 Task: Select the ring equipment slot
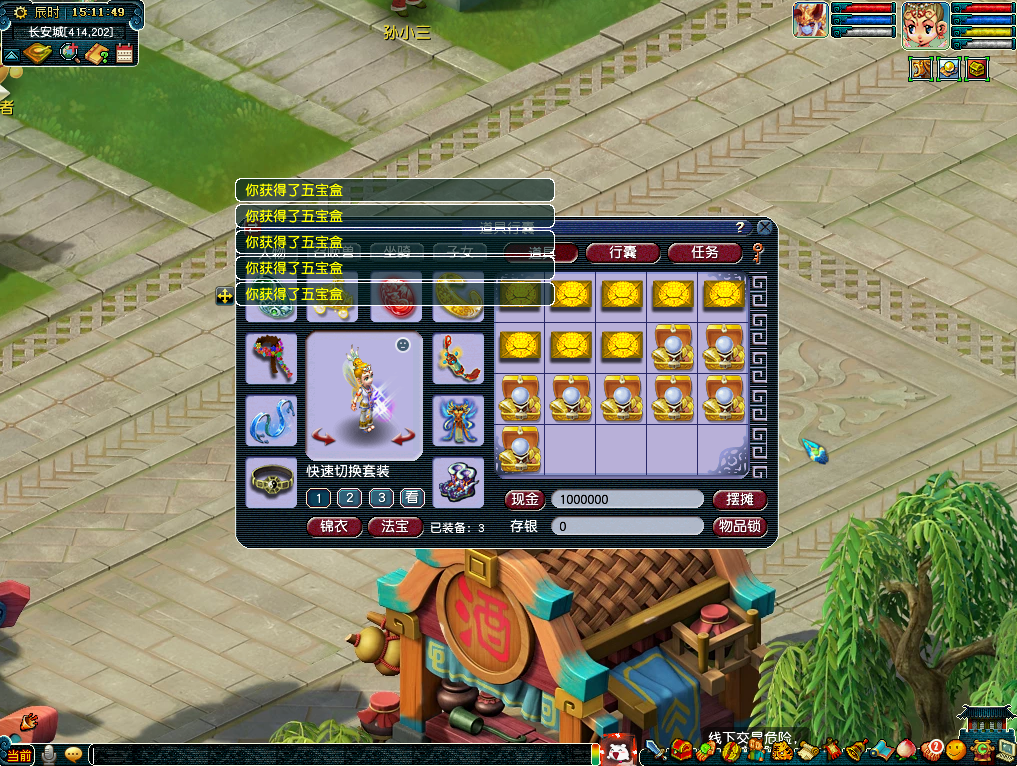[271, 482]
